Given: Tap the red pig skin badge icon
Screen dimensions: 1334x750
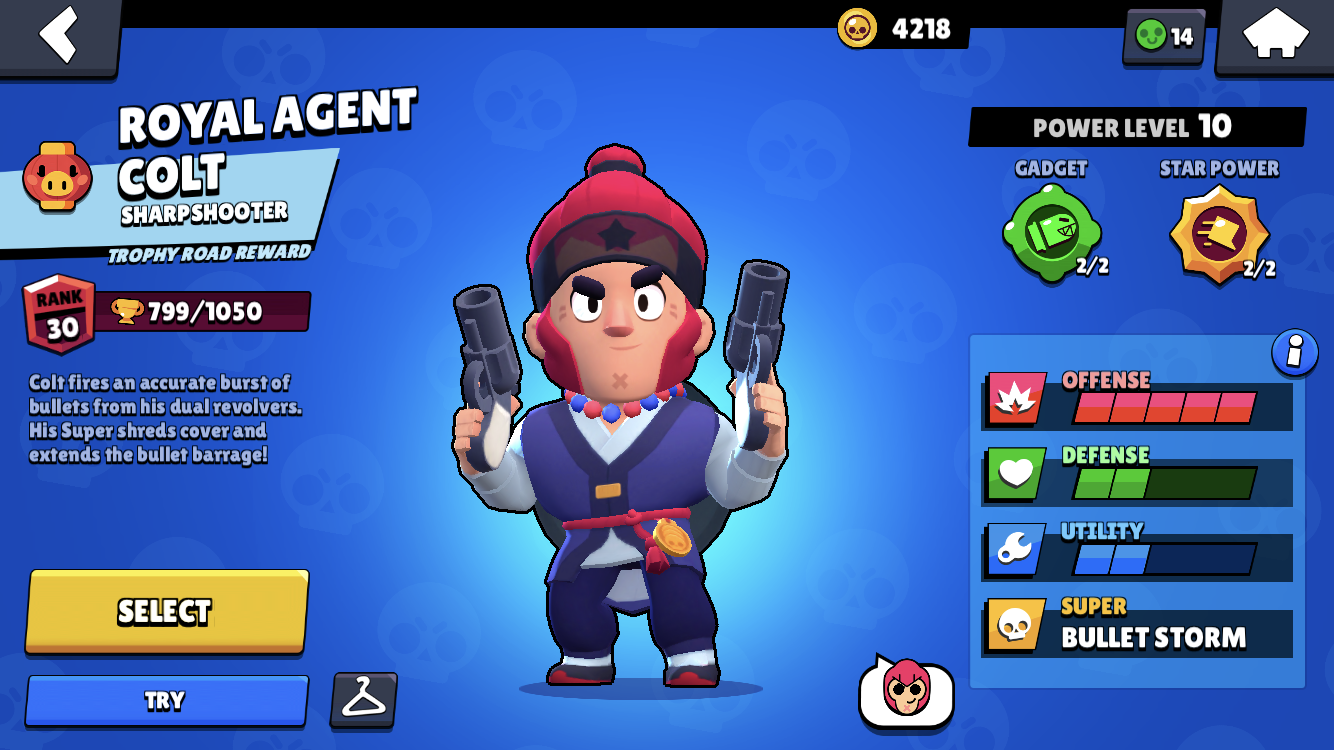Looking at the screenshot, I should 58,177.
